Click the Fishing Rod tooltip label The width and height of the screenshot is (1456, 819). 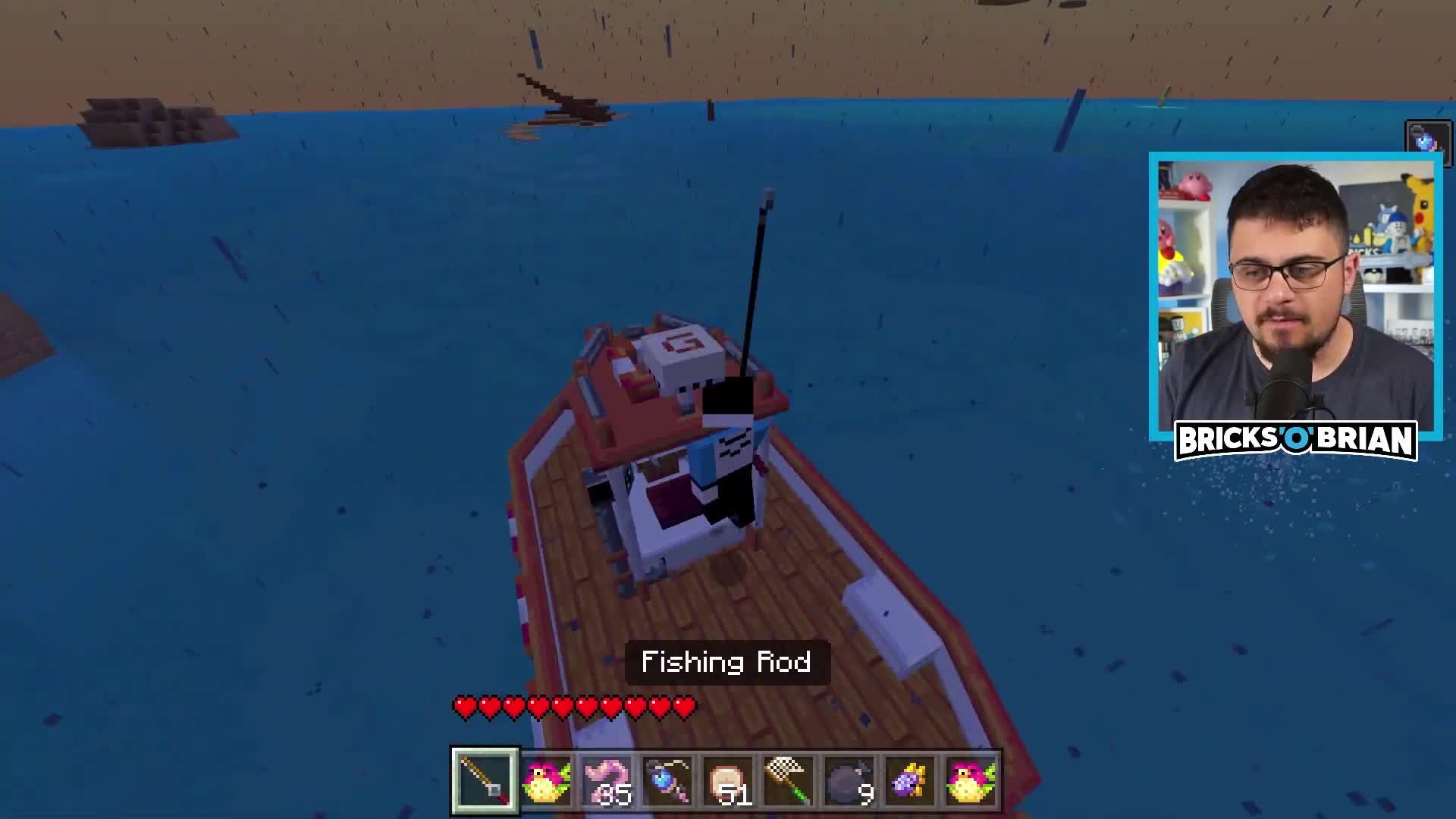pyautogui.click(x=726, y=662)
